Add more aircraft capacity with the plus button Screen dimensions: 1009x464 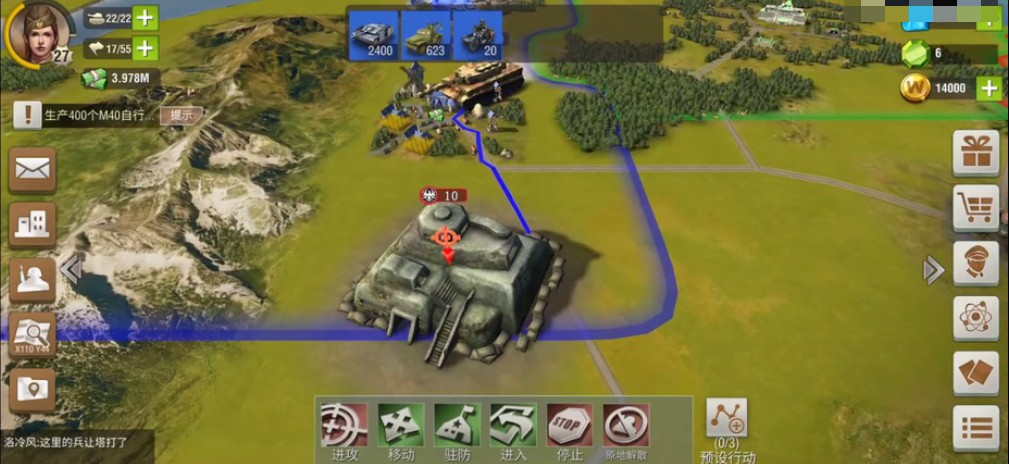(x=145, y=48)
